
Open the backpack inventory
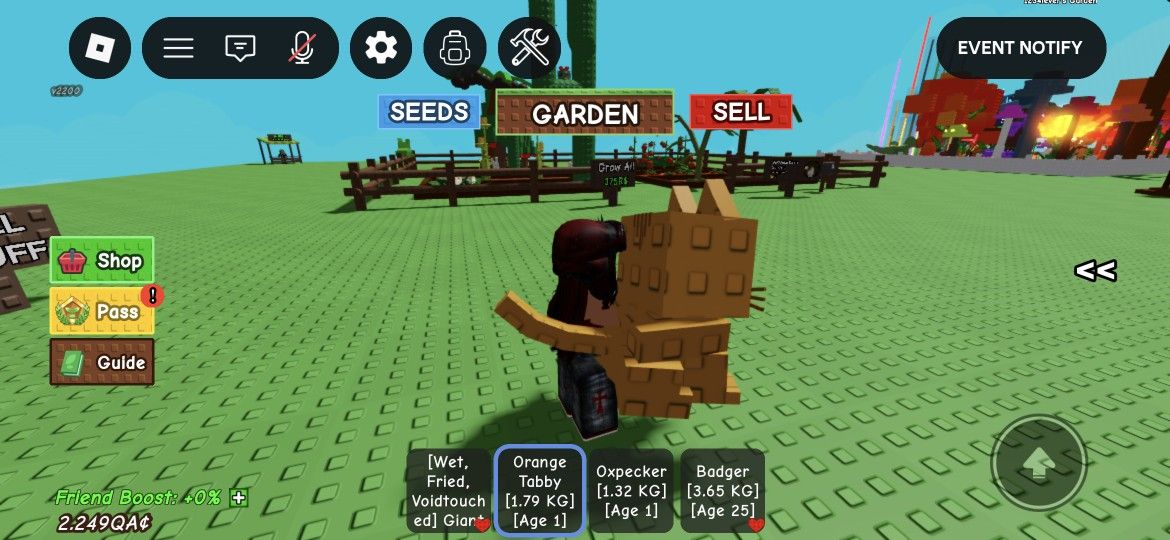pyautogui.click(x=455, y=48)
